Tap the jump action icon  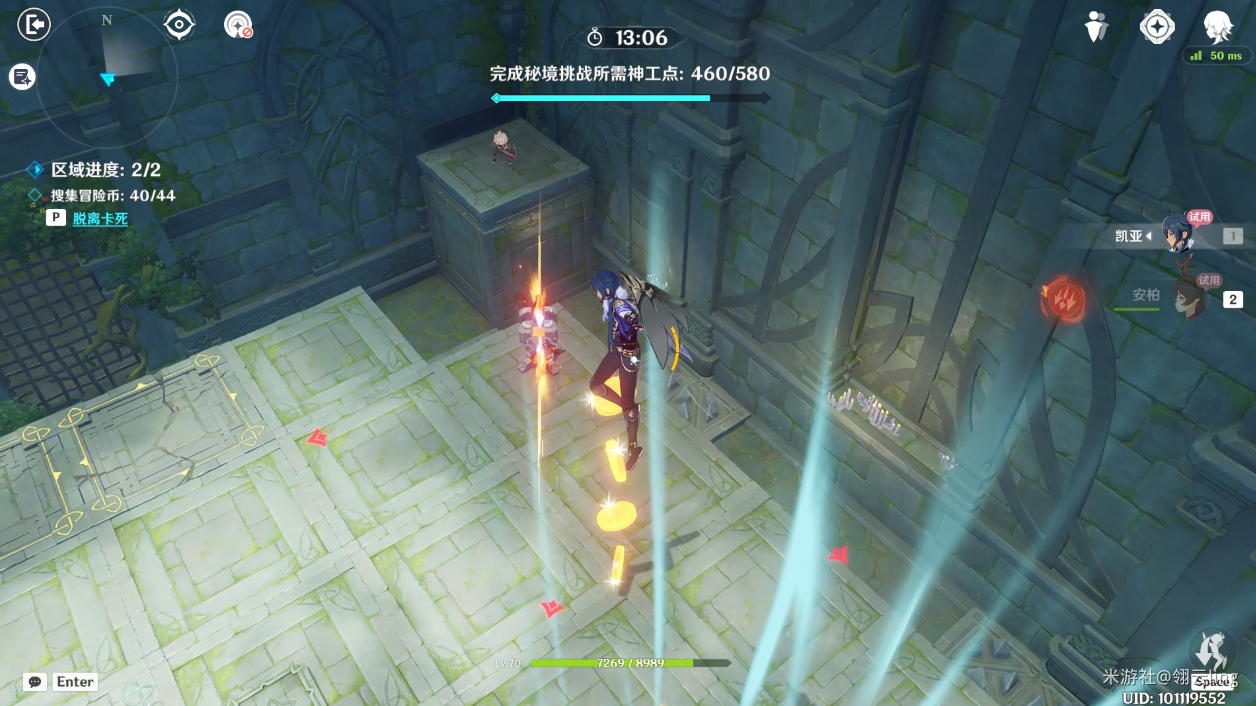click(1213, 652)
